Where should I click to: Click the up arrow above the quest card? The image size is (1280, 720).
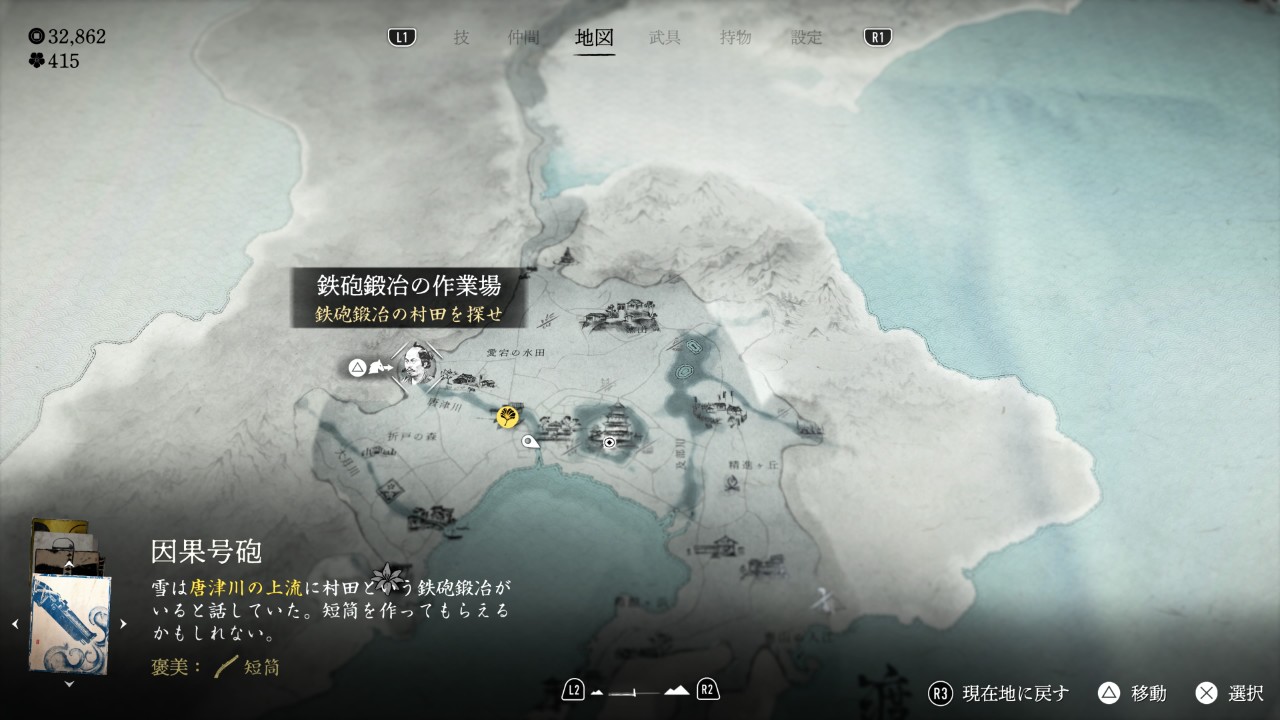pyautogui.click(x=69, y=564)
